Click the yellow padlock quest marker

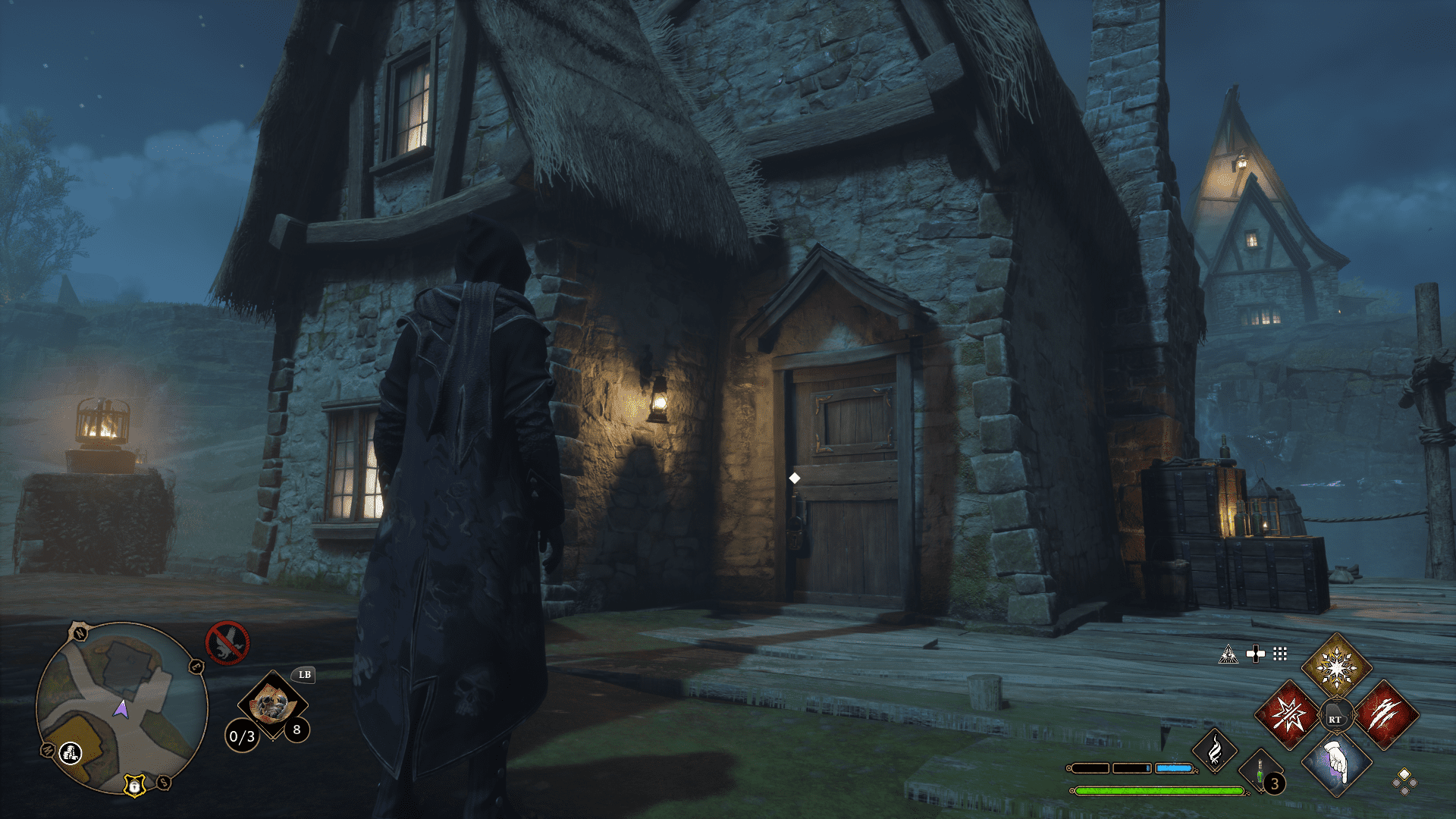(x=134, y=786)
